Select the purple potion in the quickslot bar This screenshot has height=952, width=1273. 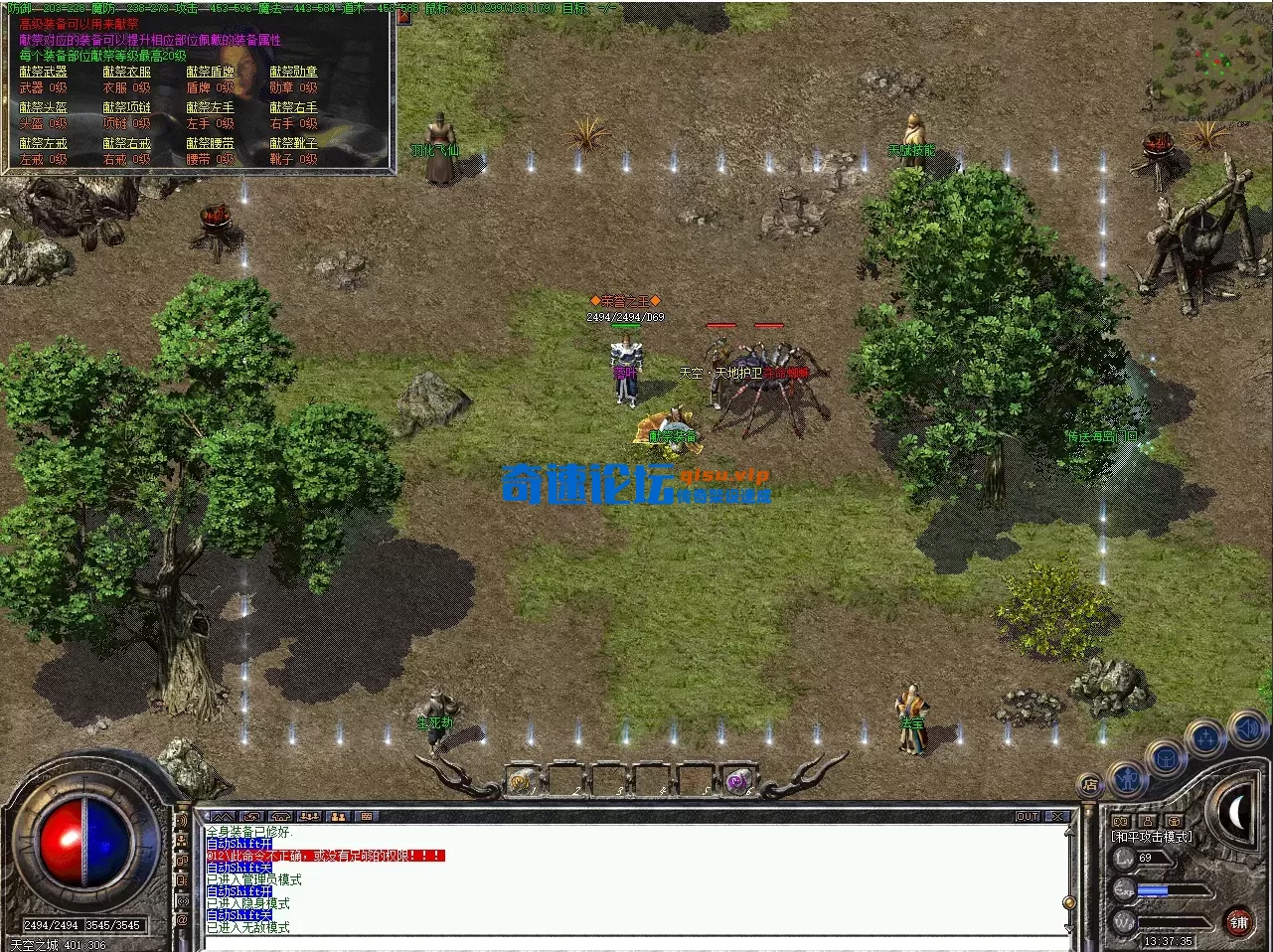737,782
